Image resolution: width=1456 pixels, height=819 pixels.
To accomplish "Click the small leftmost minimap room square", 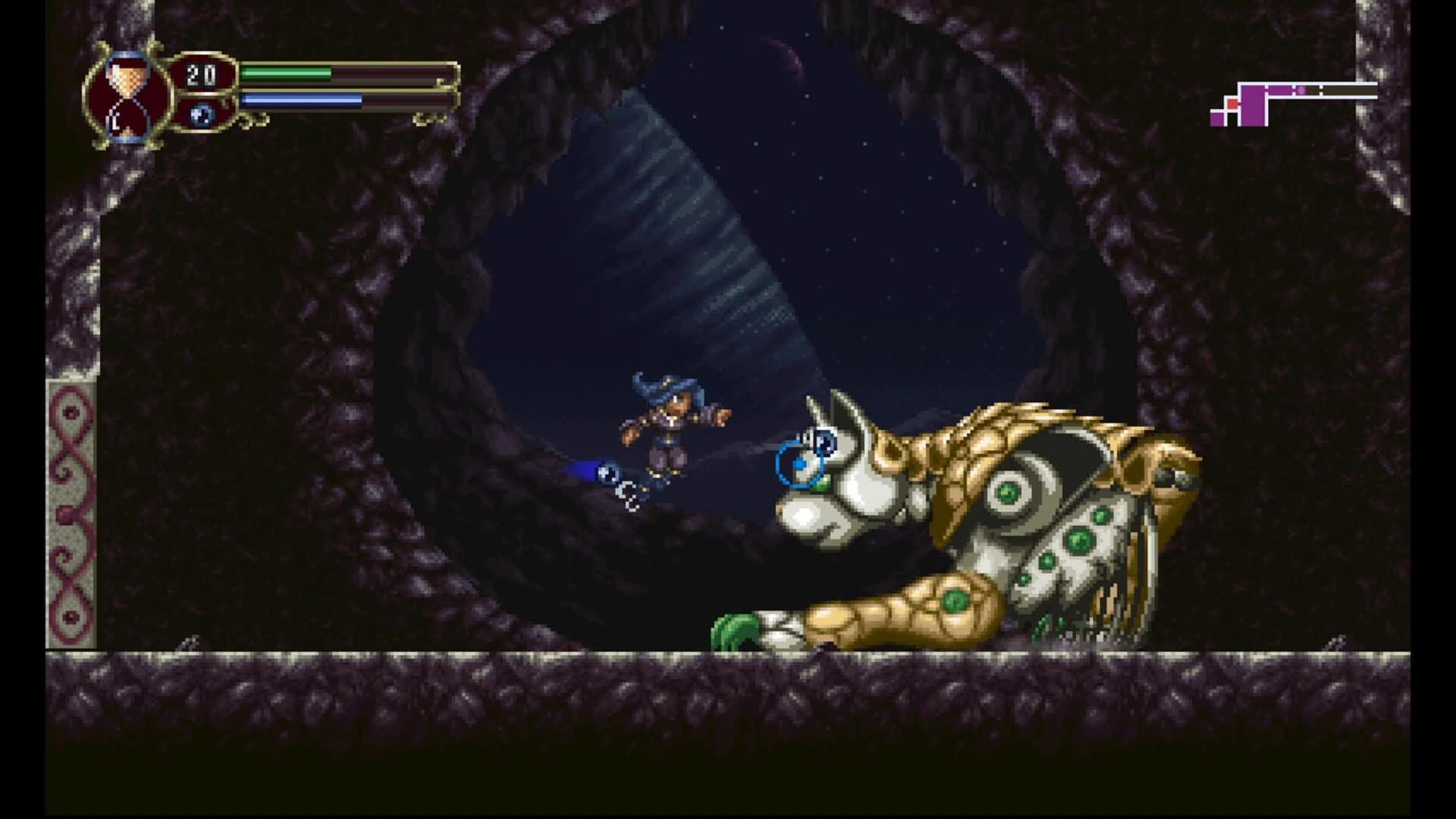I will [x=1219, y=118].
